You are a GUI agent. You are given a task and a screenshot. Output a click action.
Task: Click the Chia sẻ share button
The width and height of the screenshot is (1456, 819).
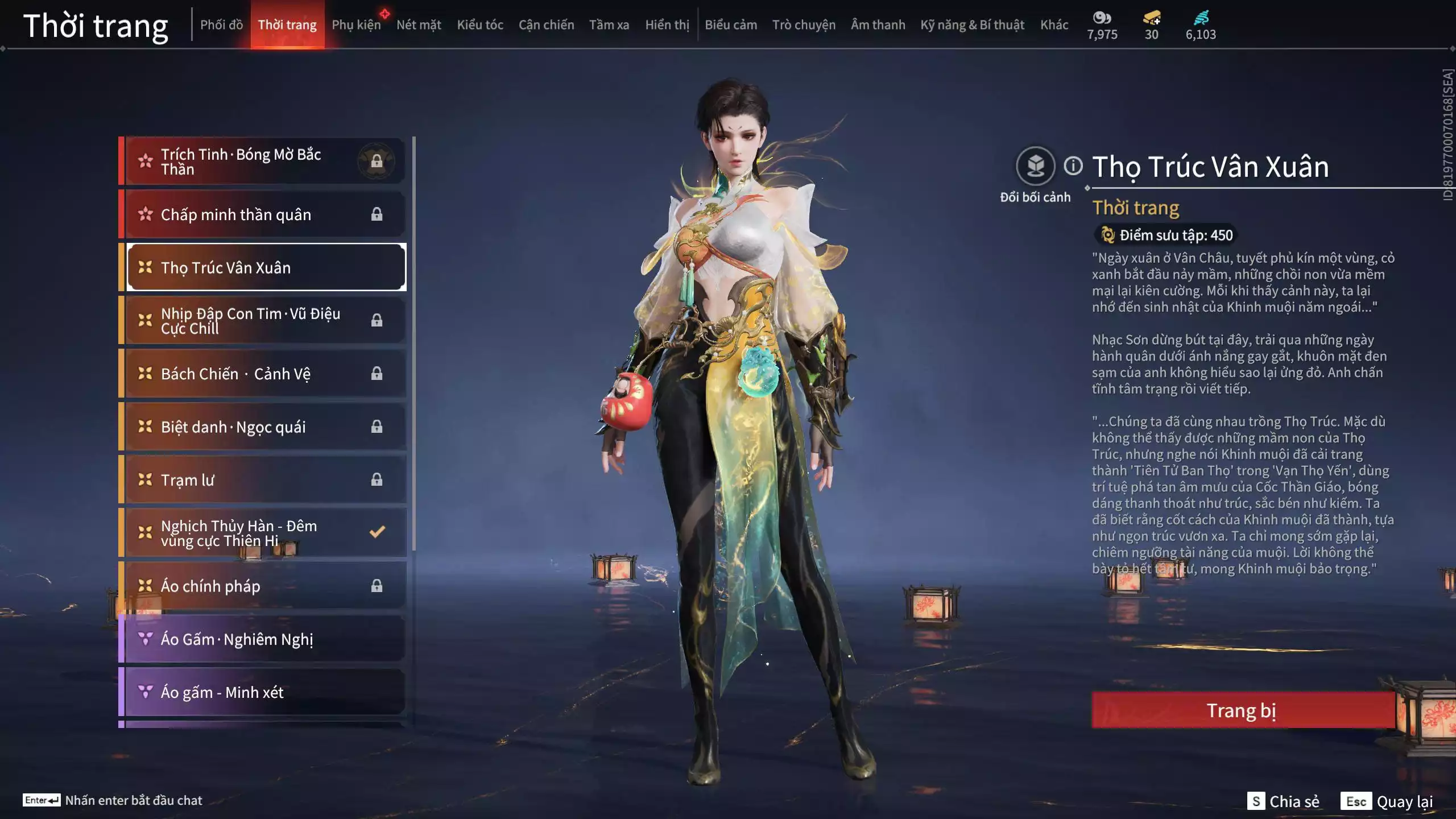click(1283, 801)
